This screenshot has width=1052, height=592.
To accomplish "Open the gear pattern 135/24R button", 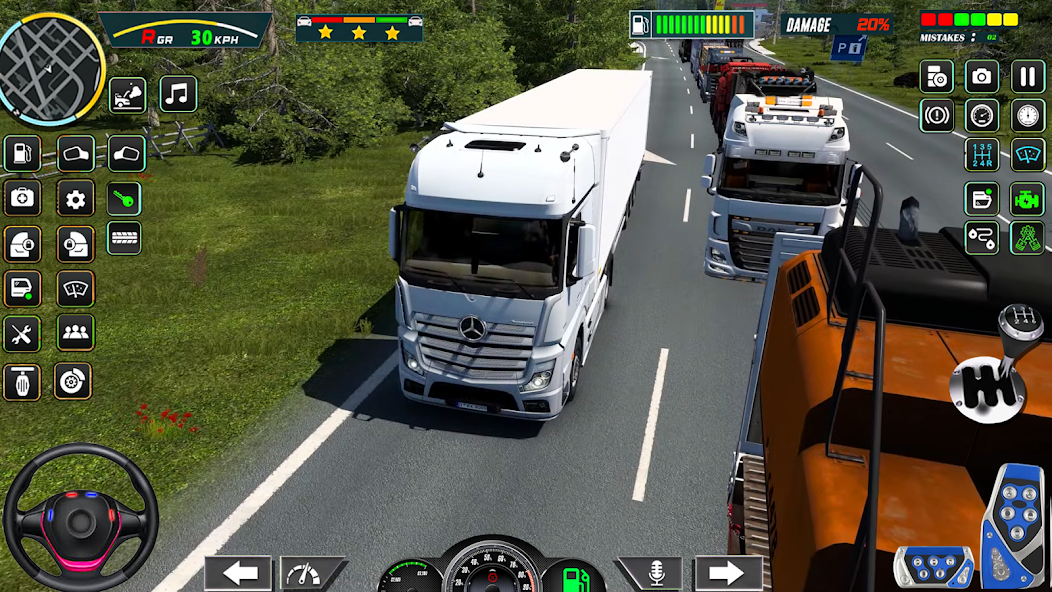I will pos(981,154).
